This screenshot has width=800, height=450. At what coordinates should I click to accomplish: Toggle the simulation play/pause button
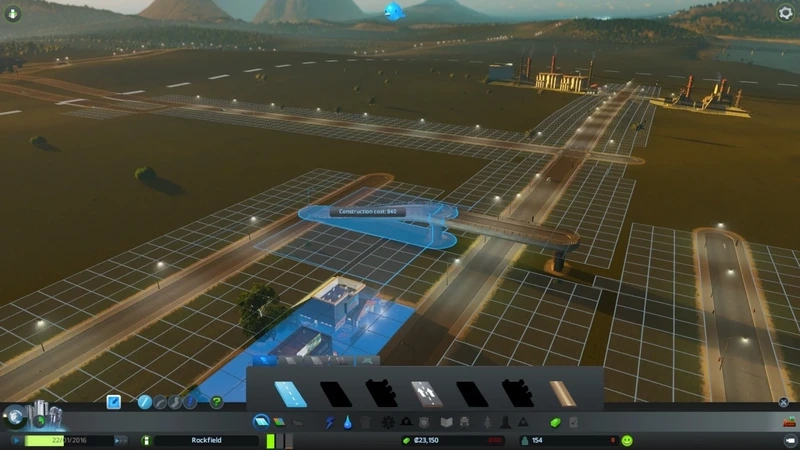(15, 440)
